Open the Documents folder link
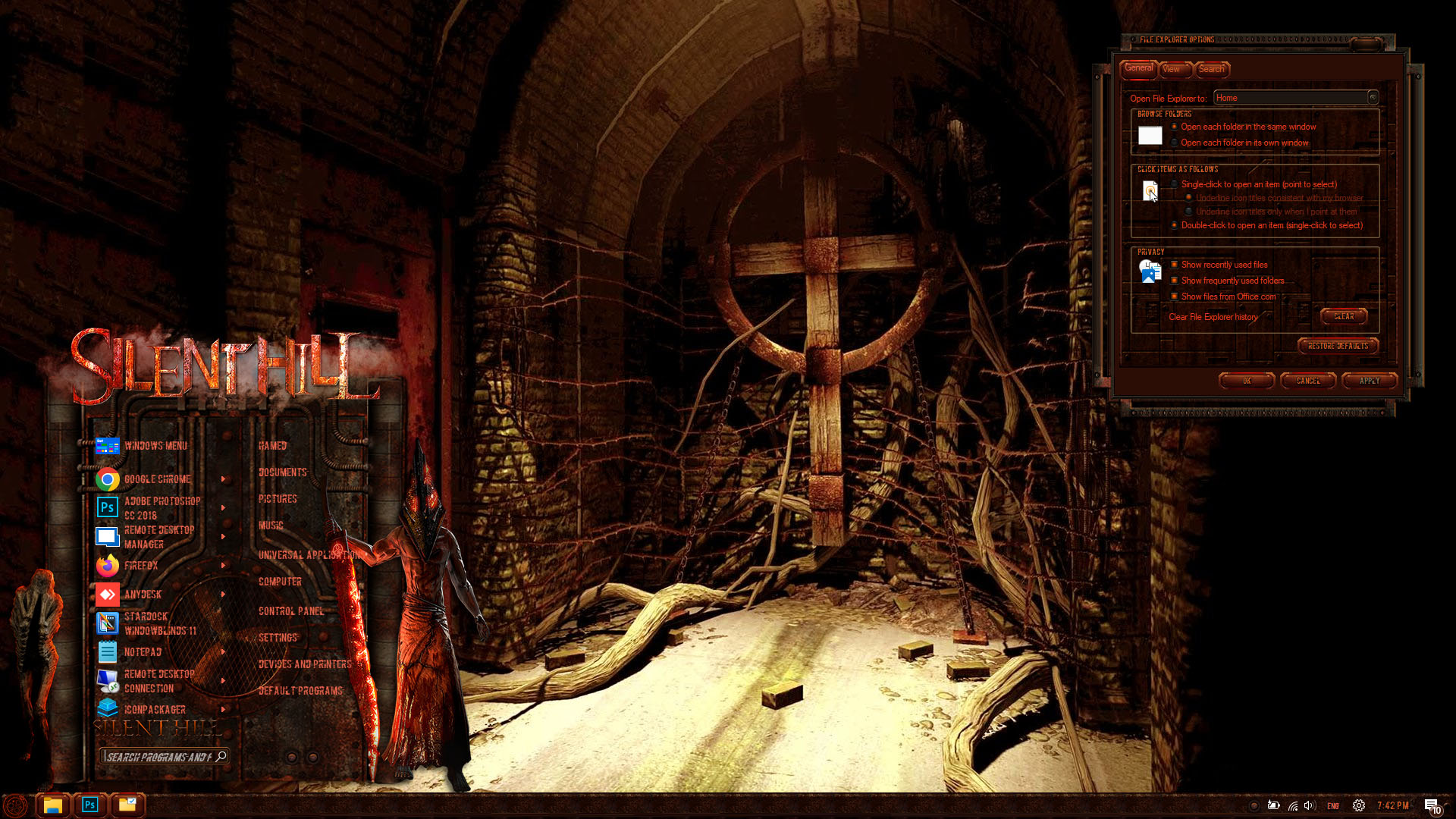1456x819 pixels. pos(282,472)
